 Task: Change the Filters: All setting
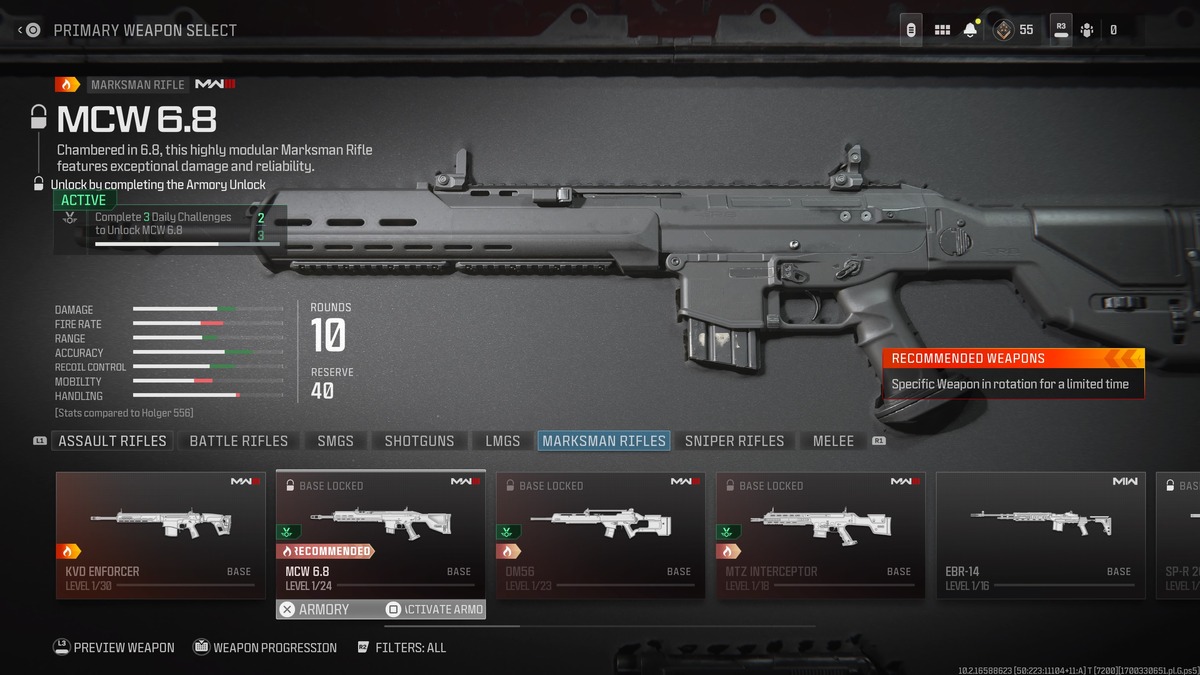coord(401,648)
